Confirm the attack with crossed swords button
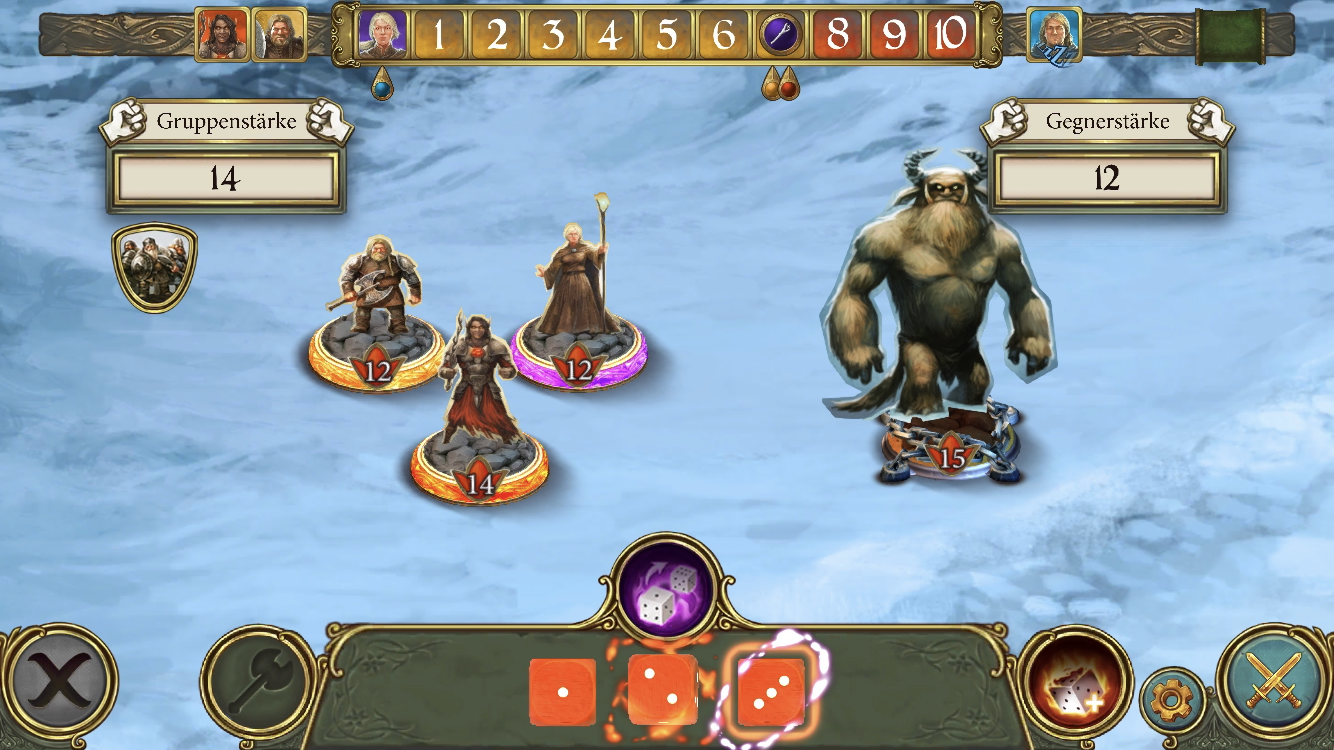 (1273, 681)
